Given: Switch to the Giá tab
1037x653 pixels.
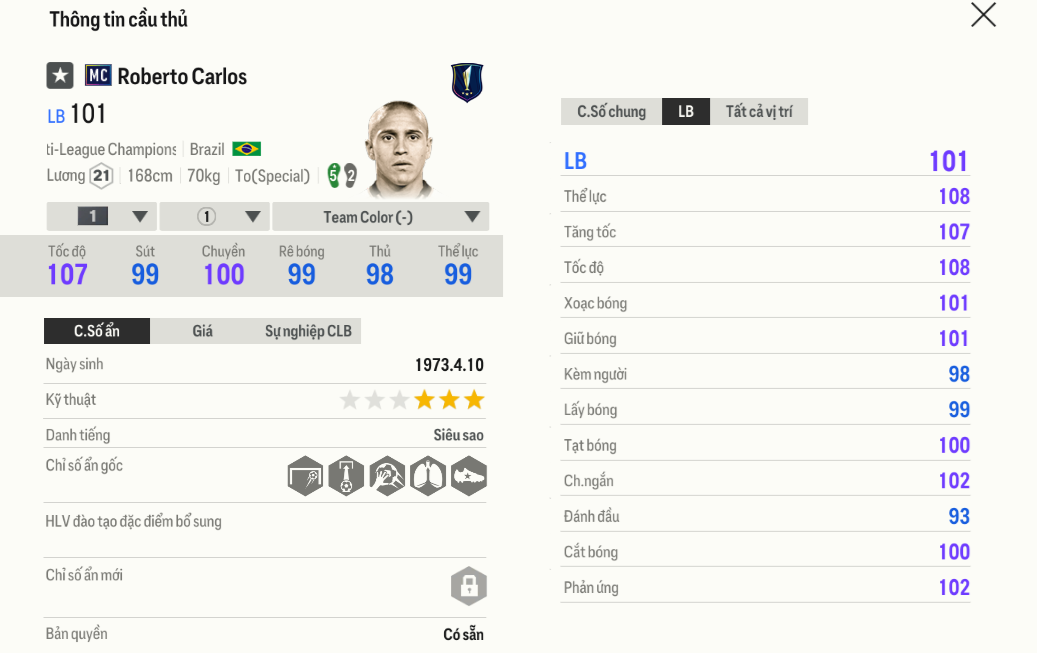Looking at the screenshot, I should (202, 331).
